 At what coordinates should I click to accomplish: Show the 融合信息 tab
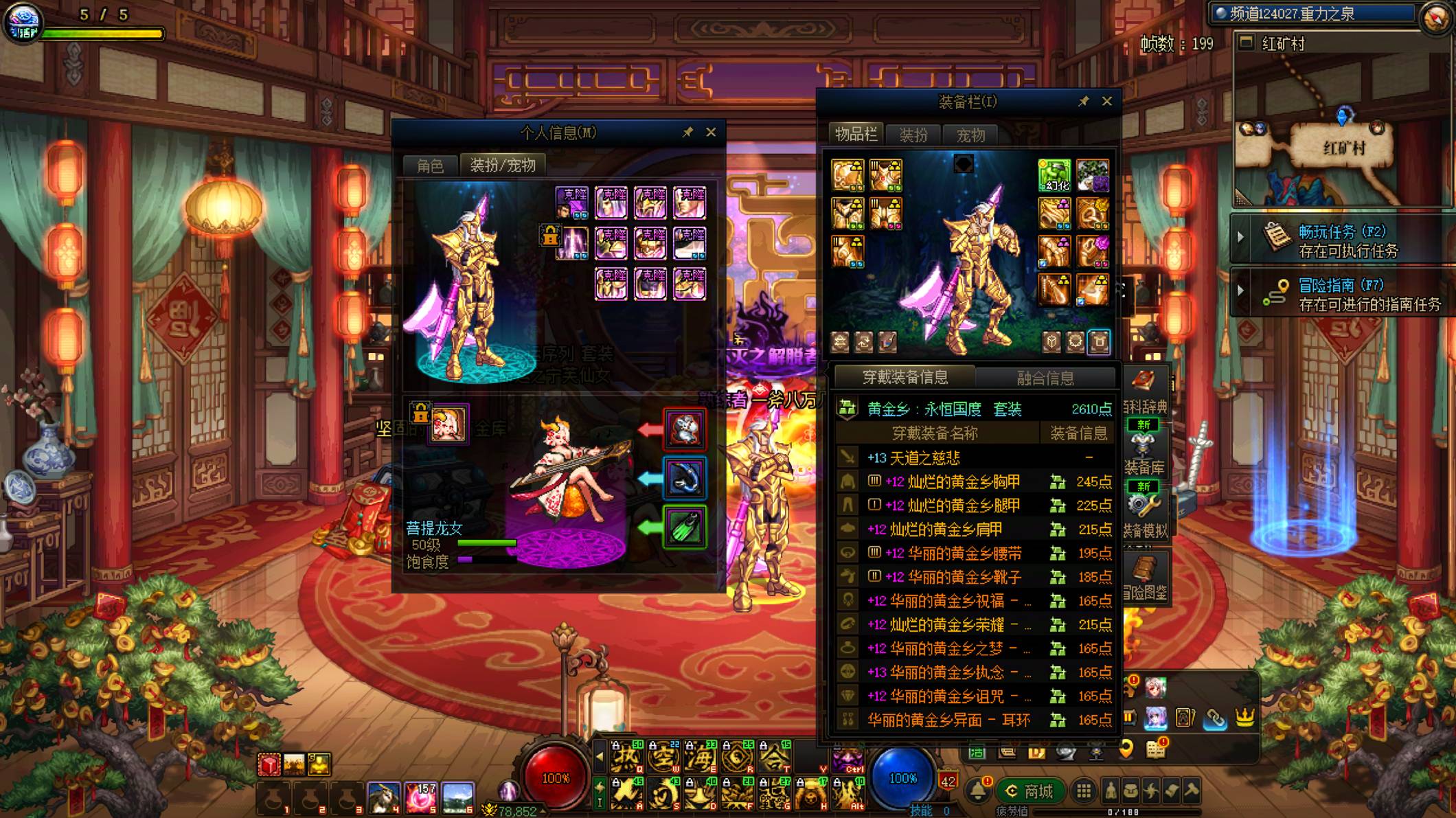(1045, 378)
